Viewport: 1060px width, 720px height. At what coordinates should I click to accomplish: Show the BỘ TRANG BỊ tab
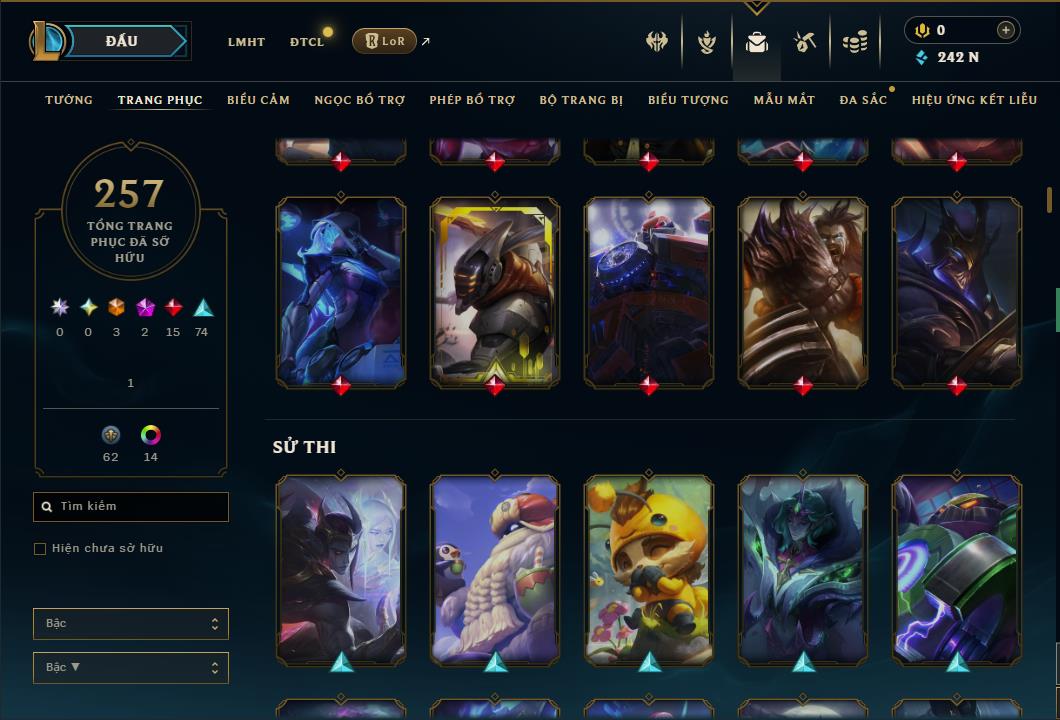pos(581,100)
